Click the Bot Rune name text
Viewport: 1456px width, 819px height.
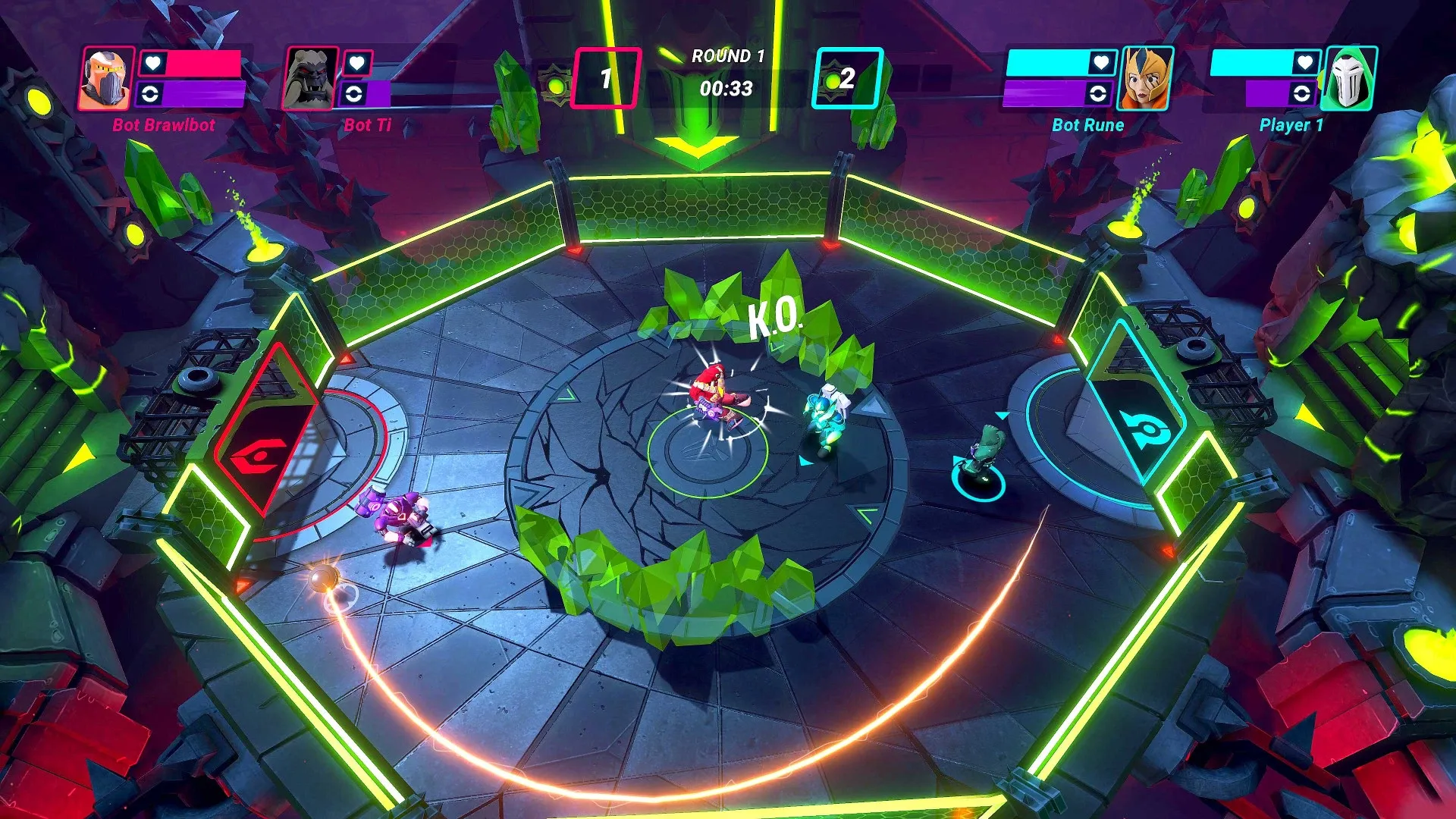click(x=1087, y=126)
